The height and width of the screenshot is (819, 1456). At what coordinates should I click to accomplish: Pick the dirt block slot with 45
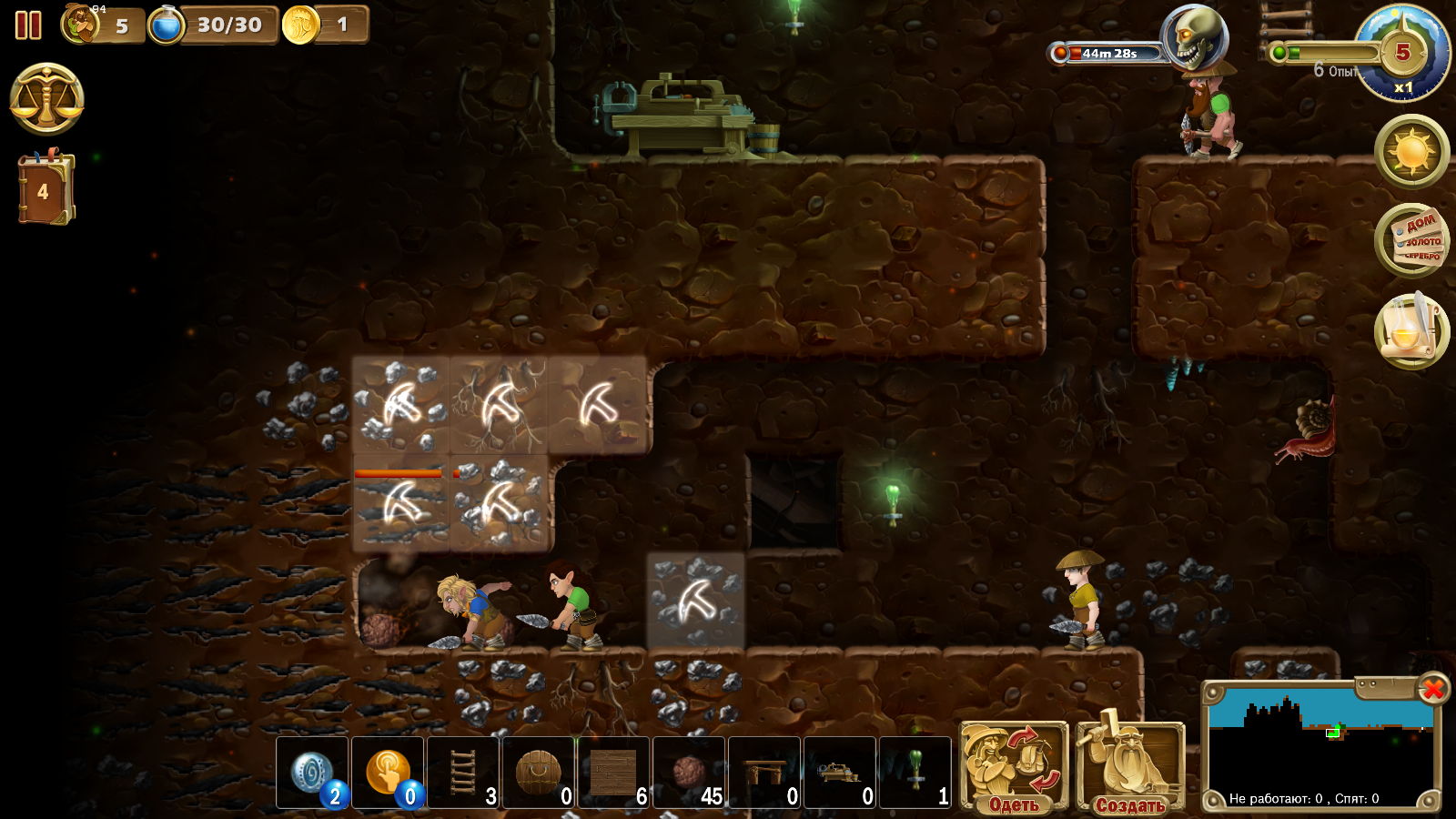[x=689, y=773]
